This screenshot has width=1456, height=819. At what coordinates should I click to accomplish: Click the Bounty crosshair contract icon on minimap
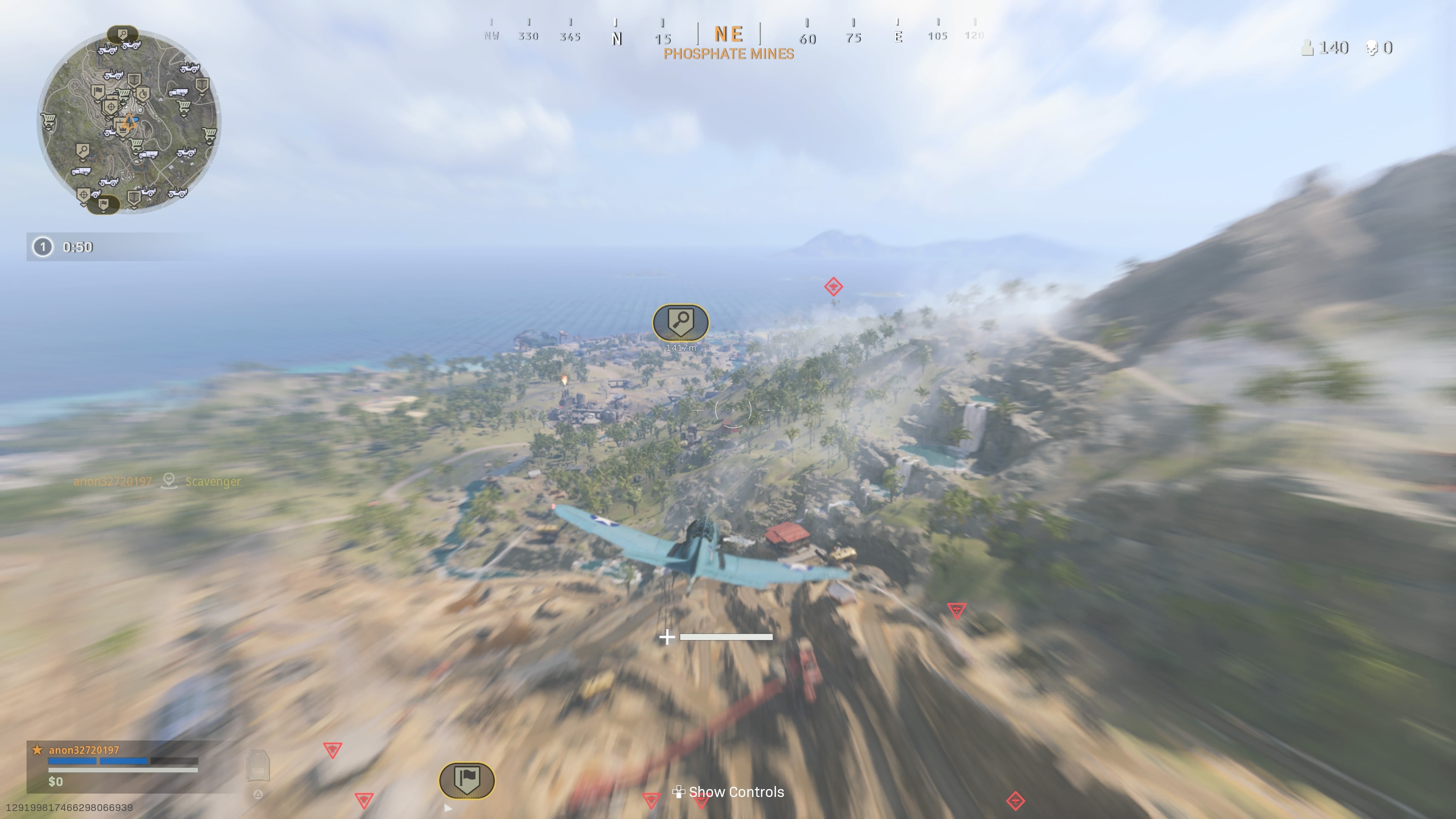(111, 106)
